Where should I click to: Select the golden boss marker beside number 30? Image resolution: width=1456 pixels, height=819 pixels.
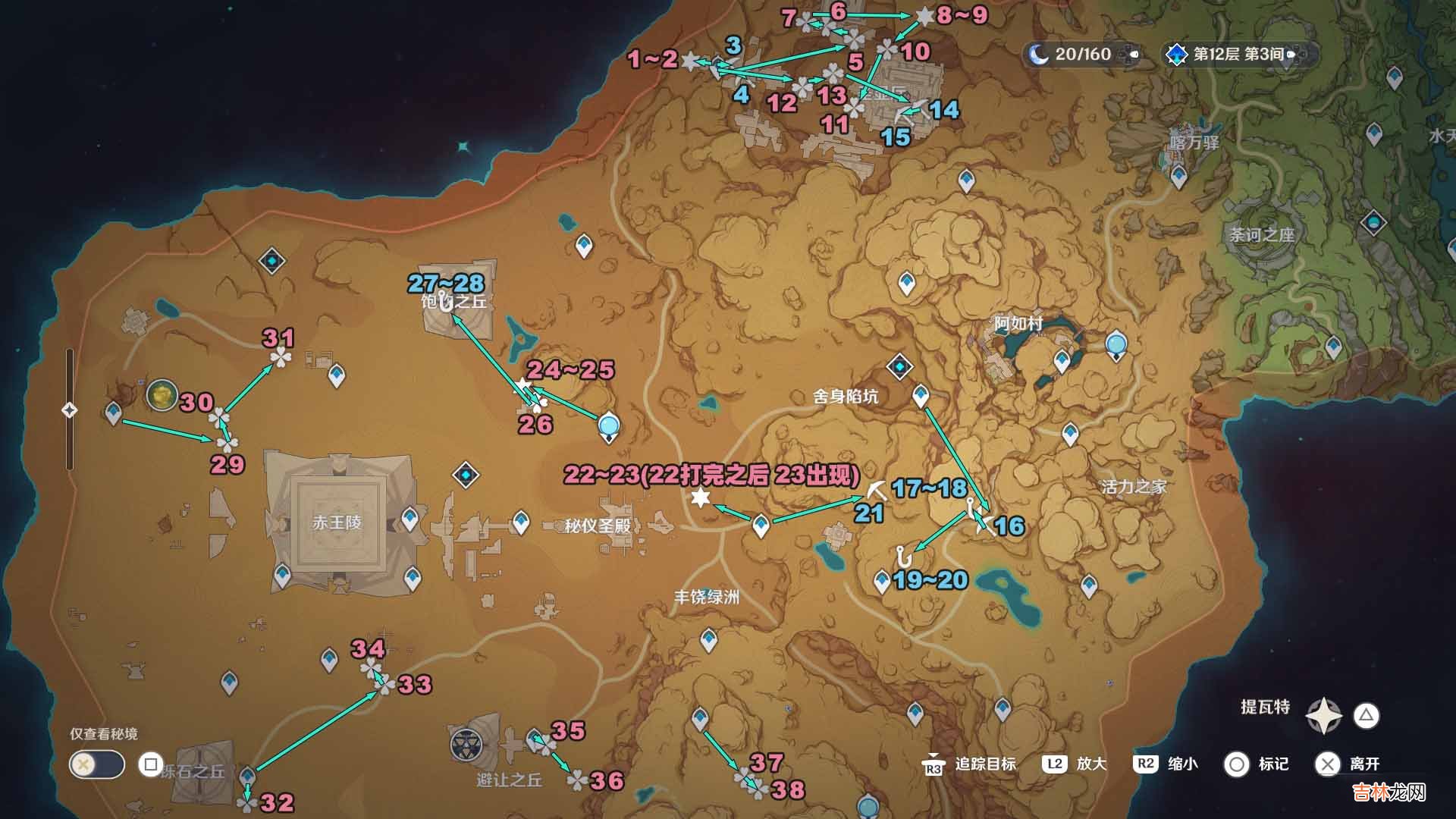point(162,395)
